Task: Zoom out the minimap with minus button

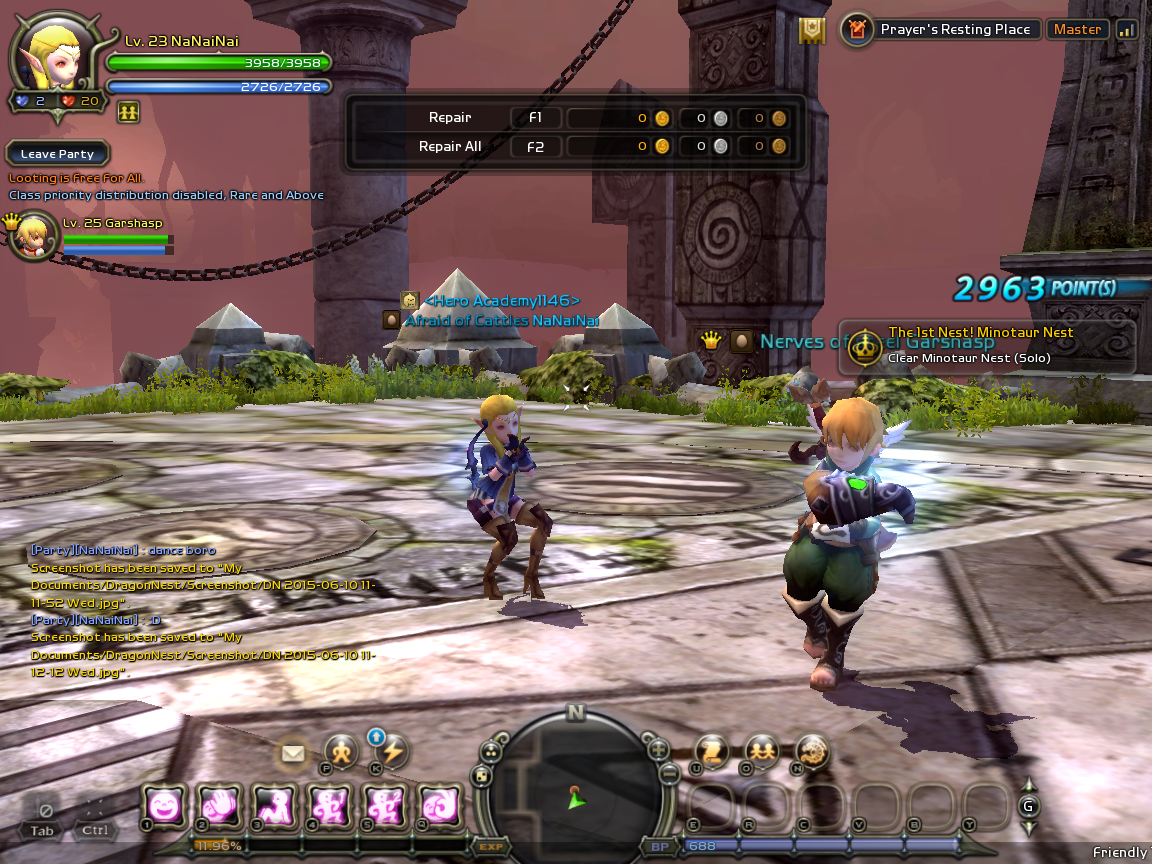Action: point(670,773)
